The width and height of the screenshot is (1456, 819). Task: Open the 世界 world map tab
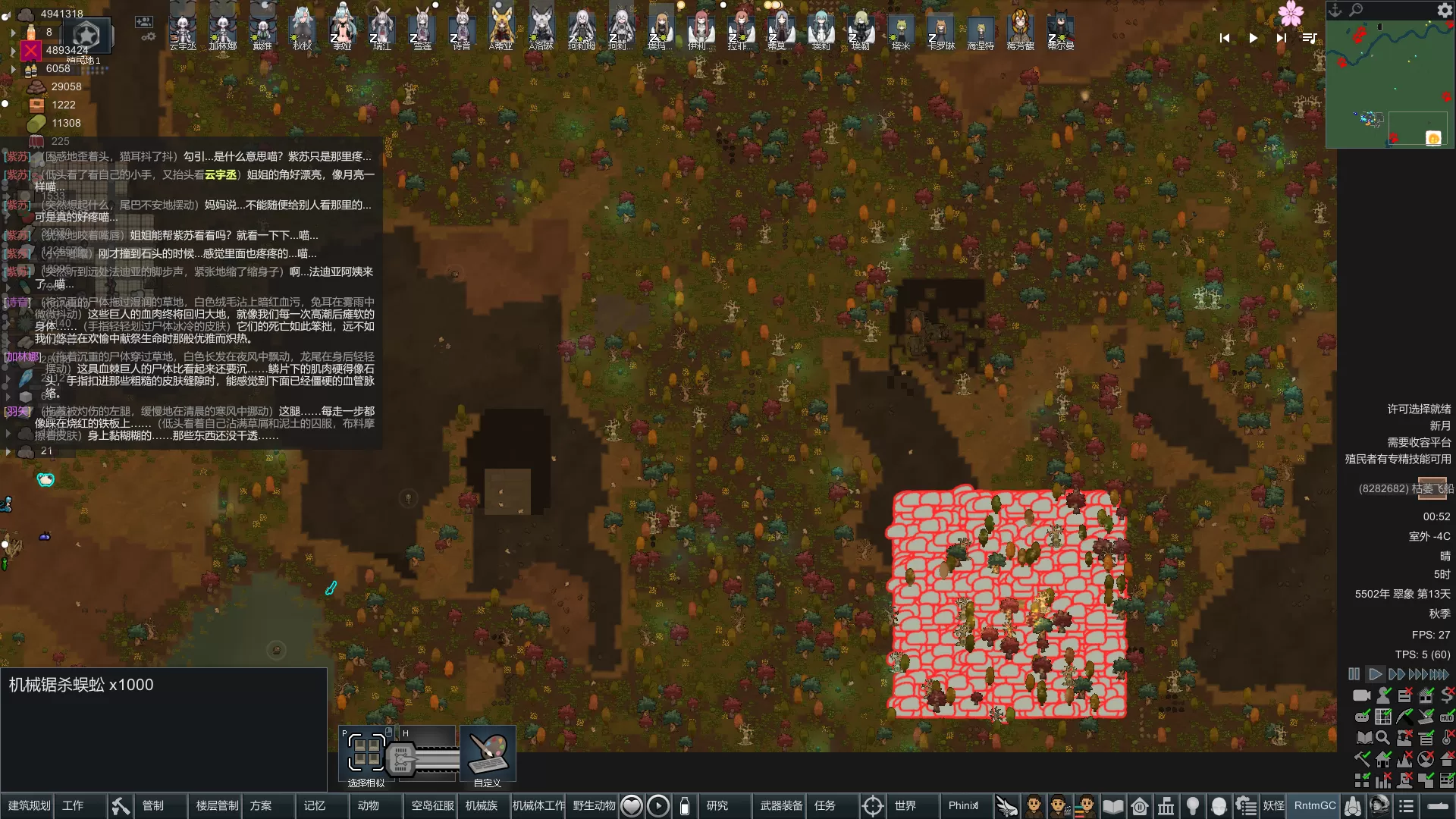(x=905, y=805)
